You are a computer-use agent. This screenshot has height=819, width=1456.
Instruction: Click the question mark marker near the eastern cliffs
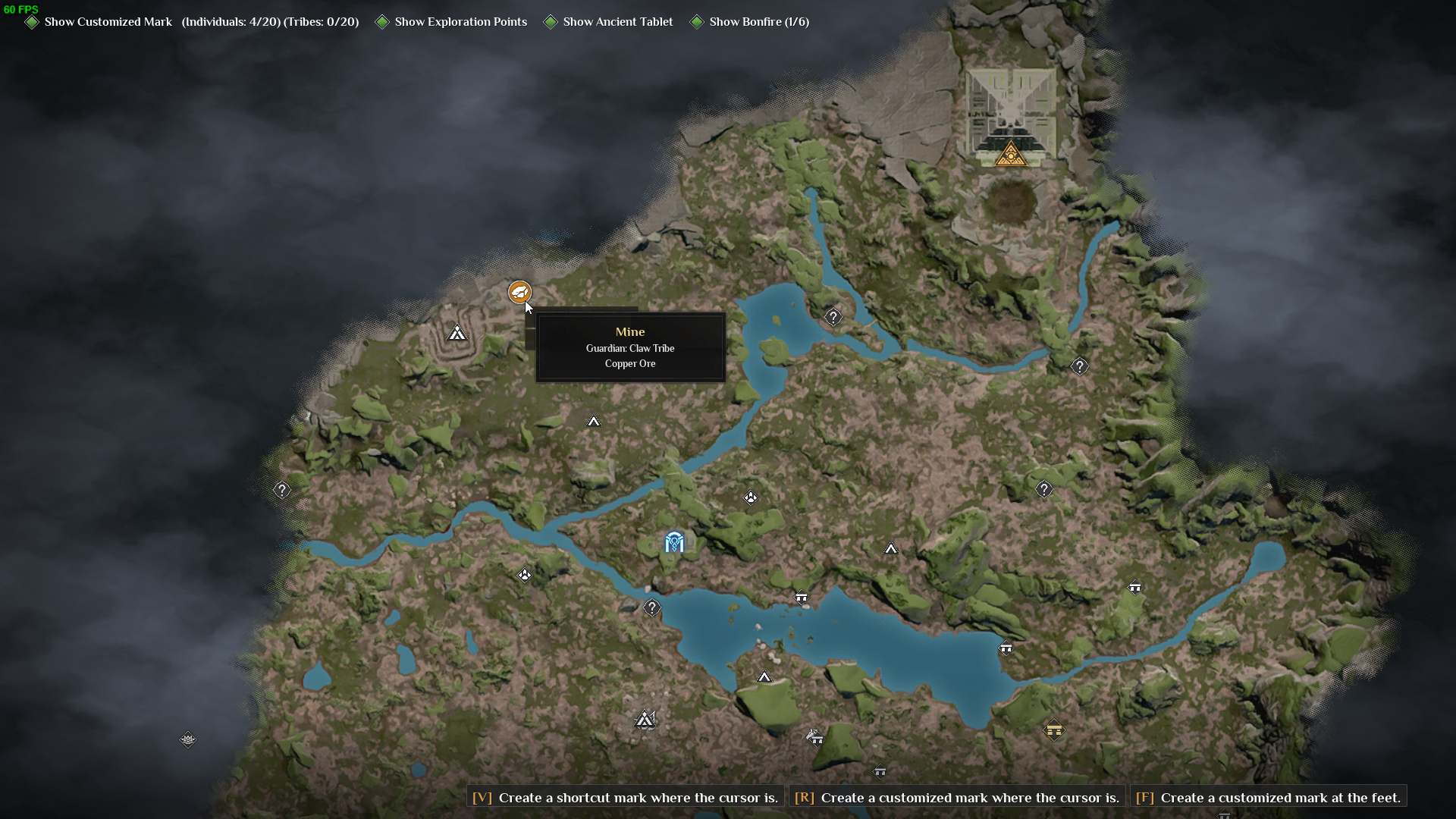point(1079,366)
